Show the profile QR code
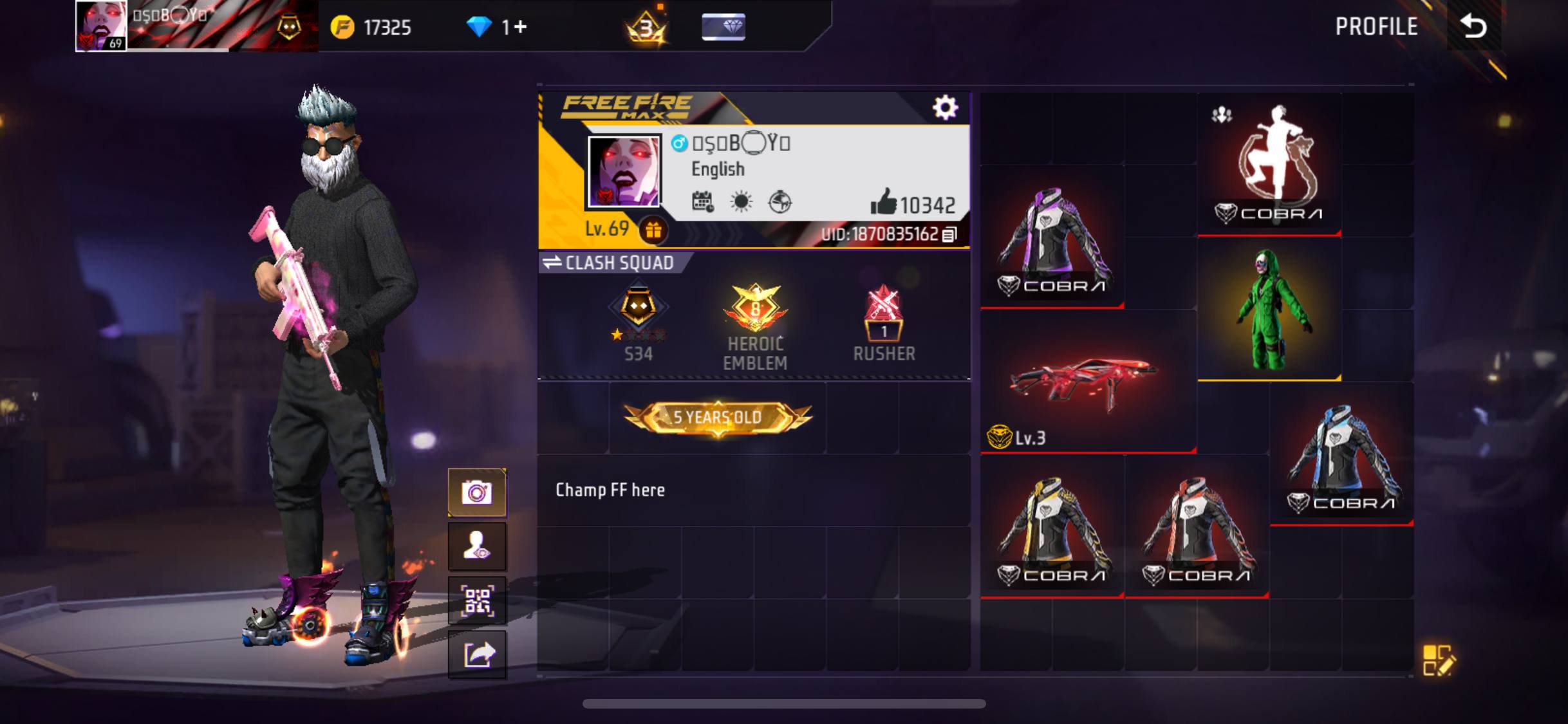The height and width of the screenshot is (724, 1568). pos(477,600)
